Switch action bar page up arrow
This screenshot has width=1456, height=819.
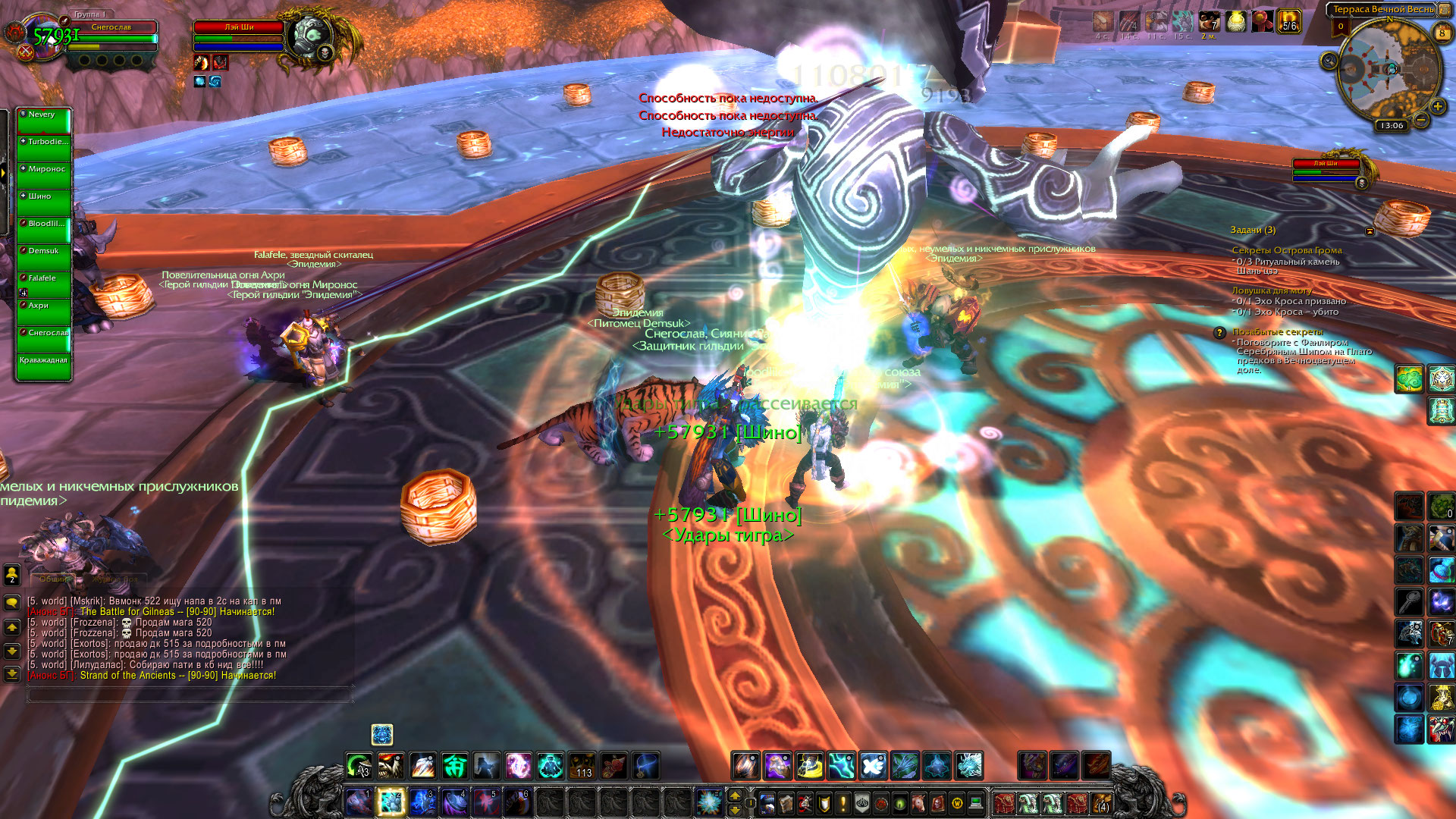click(734, 795)
